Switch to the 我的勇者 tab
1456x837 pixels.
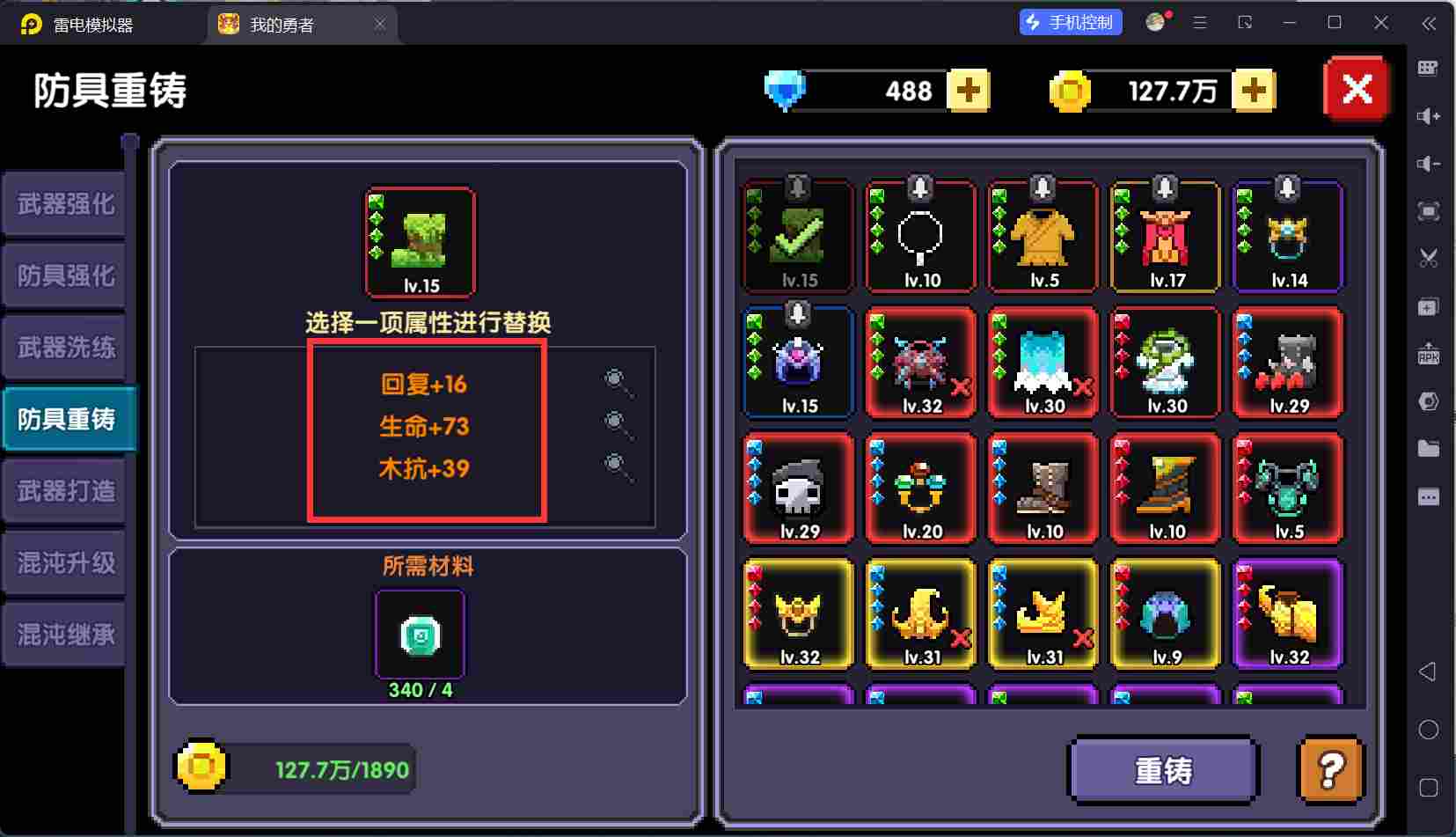[x=290, y=24]
